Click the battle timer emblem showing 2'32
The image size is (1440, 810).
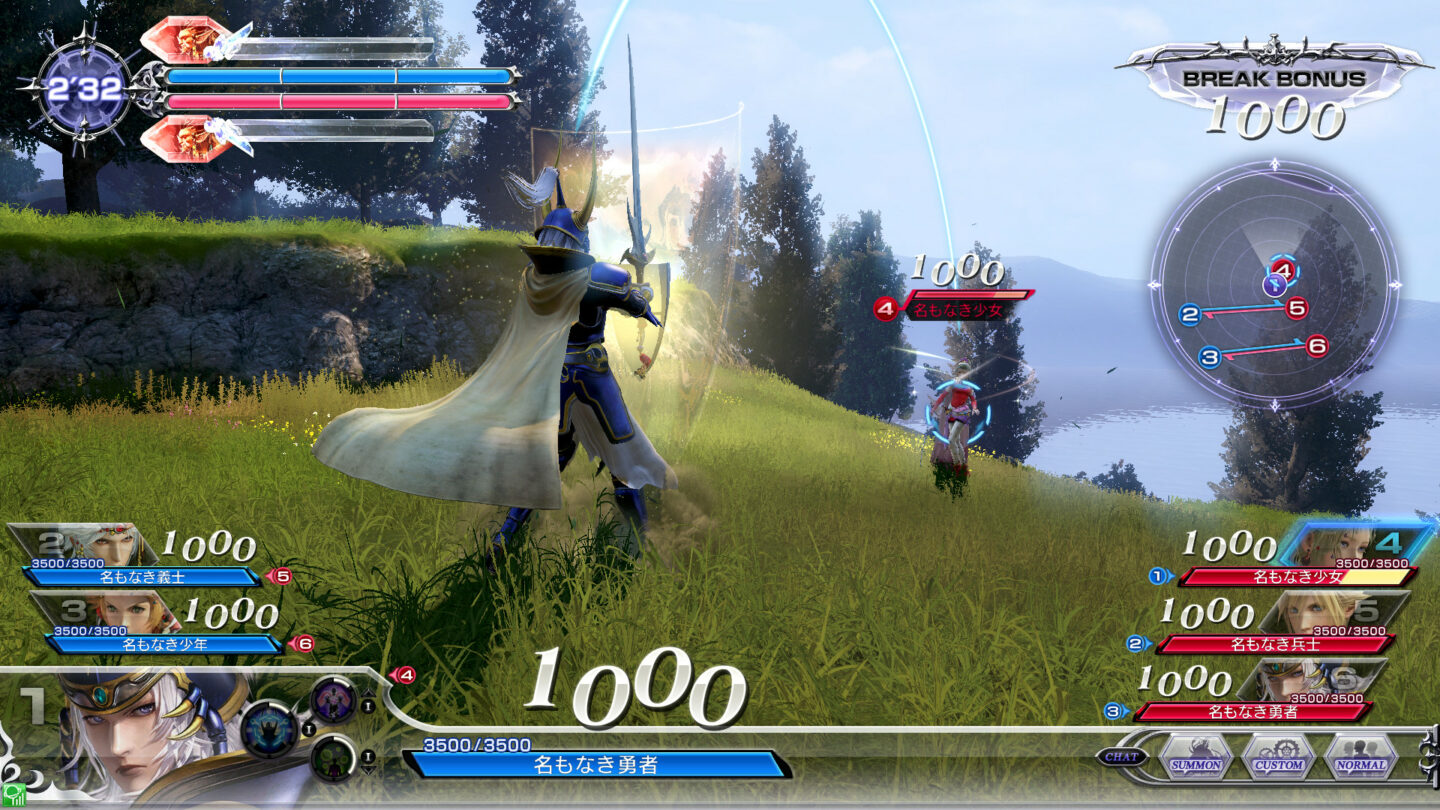coord(85,88)
